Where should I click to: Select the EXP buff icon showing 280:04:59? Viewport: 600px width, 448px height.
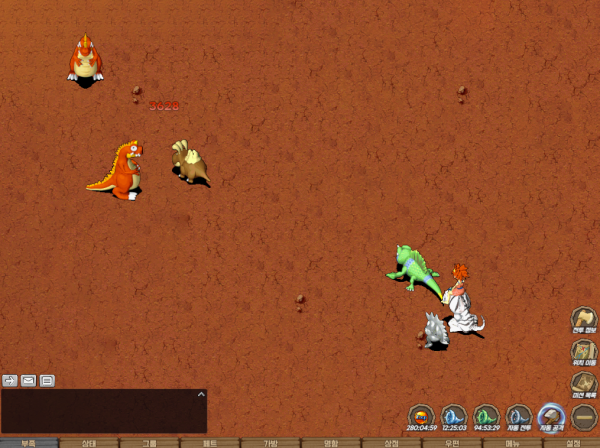(421, 416)
